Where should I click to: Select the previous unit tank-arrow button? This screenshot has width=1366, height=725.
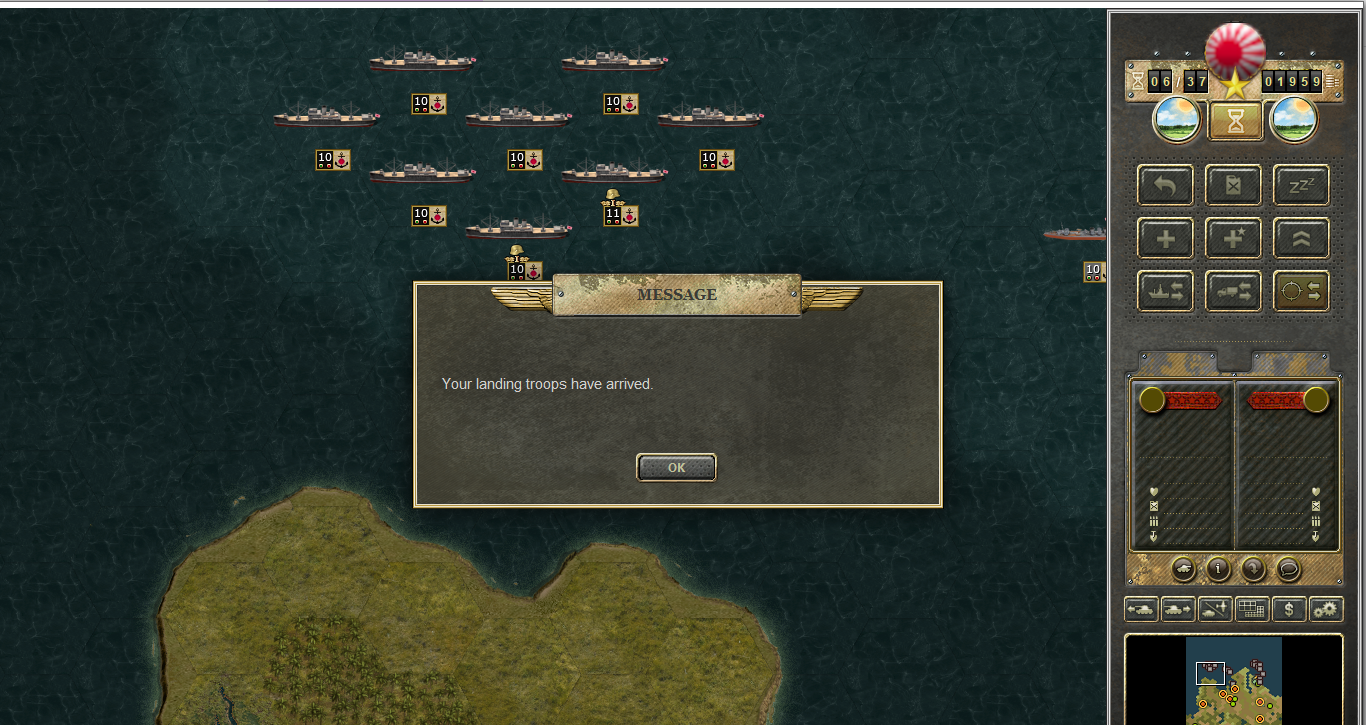[1141, 608]
